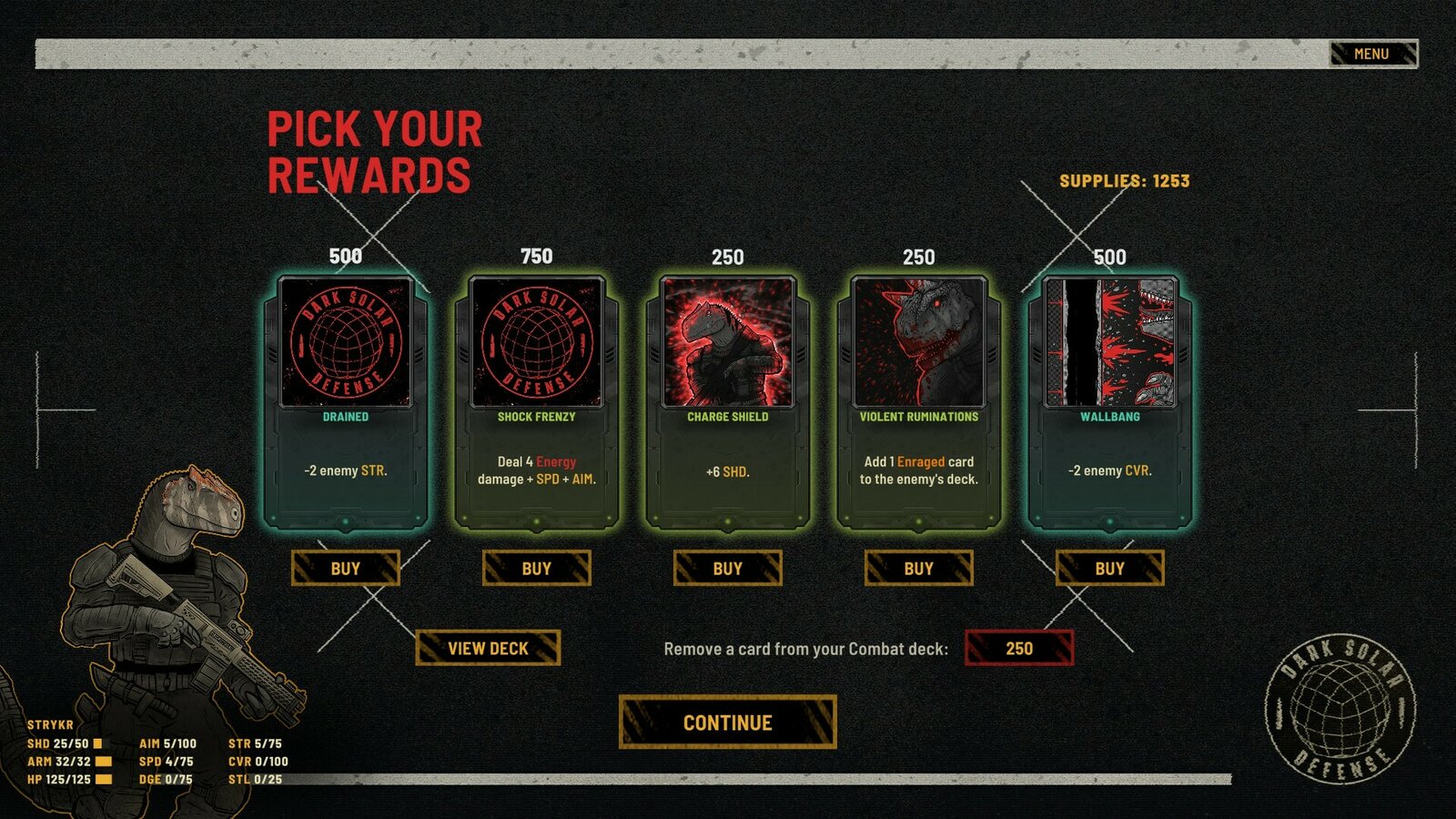Pay 250 to remove a Combat deck card
Viewport: 1456px width, 819px height.
1019,648
